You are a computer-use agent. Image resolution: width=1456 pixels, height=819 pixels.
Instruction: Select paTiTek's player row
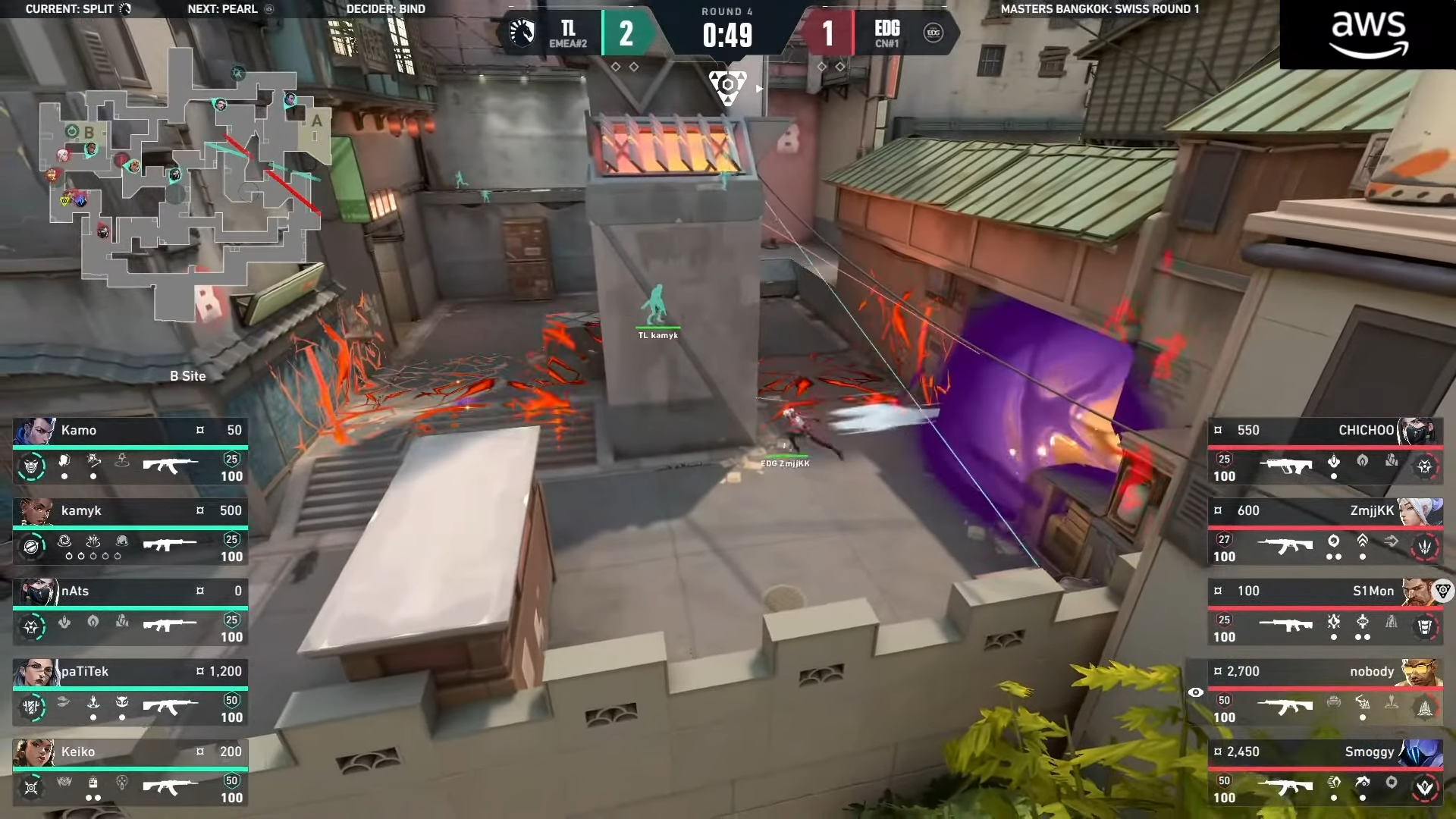(130, 693)
